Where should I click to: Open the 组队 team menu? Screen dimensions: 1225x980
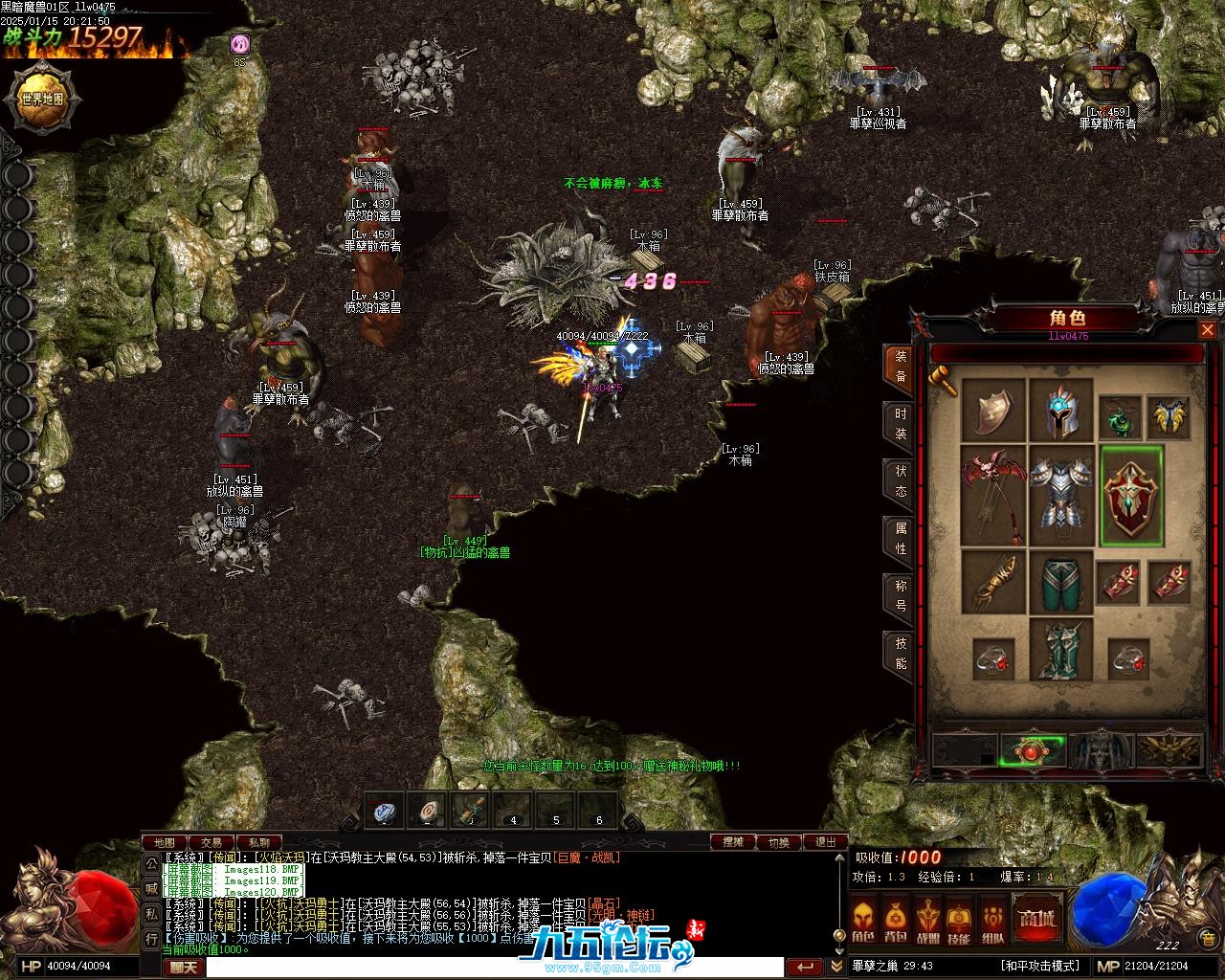(x=992, y=920)
